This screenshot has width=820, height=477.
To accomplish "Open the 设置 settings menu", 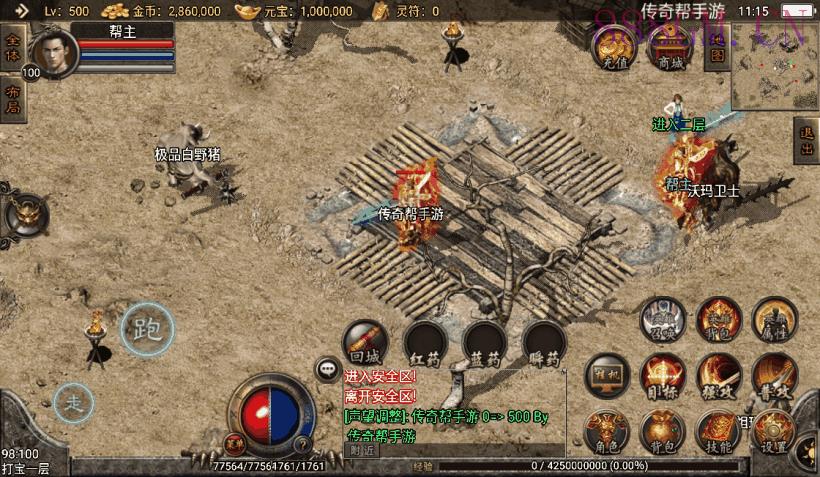I will [773, 430].
